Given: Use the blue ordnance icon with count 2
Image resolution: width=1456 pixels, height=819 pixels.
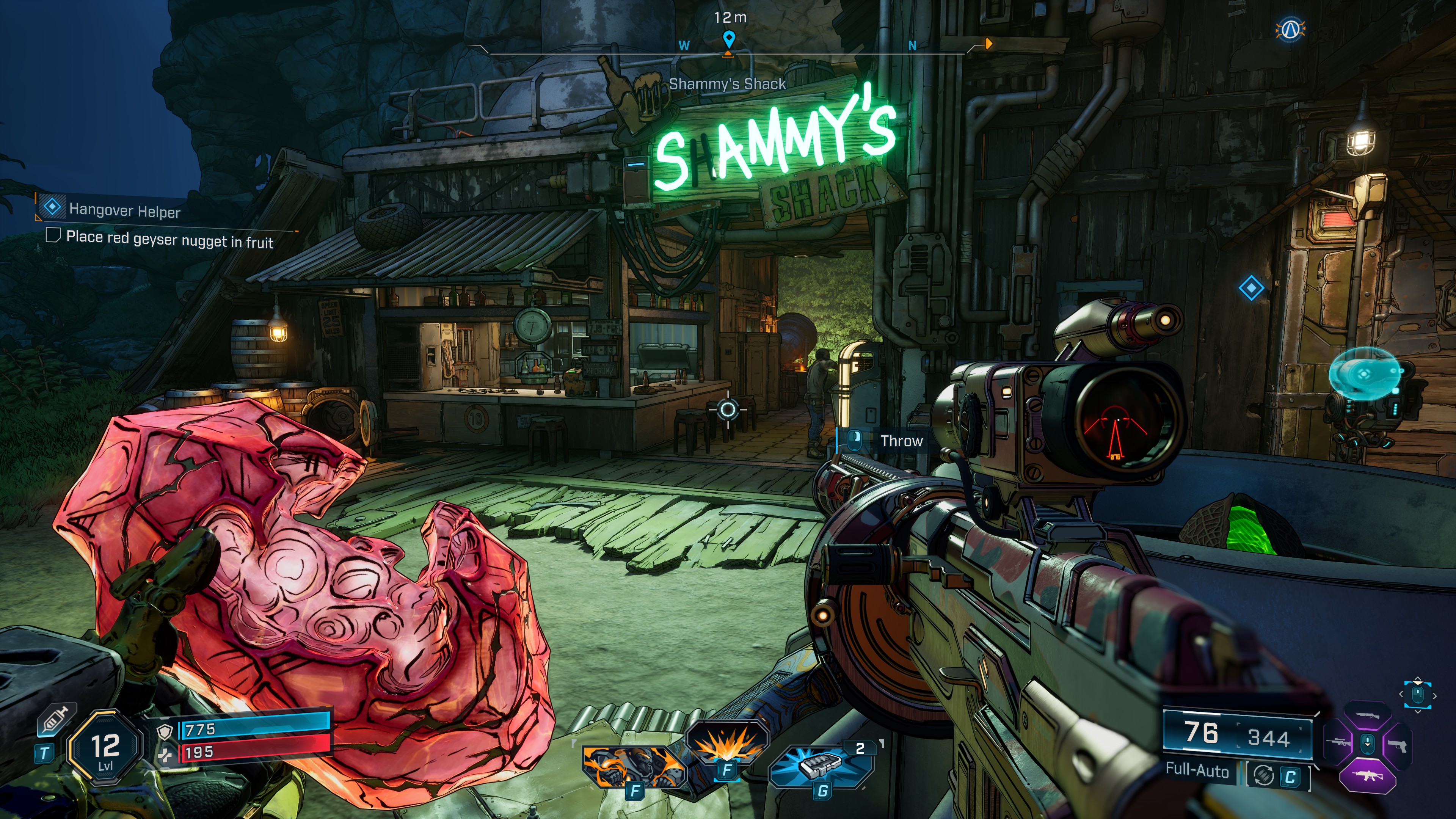Looking at the screenshot, I should 821,766.
